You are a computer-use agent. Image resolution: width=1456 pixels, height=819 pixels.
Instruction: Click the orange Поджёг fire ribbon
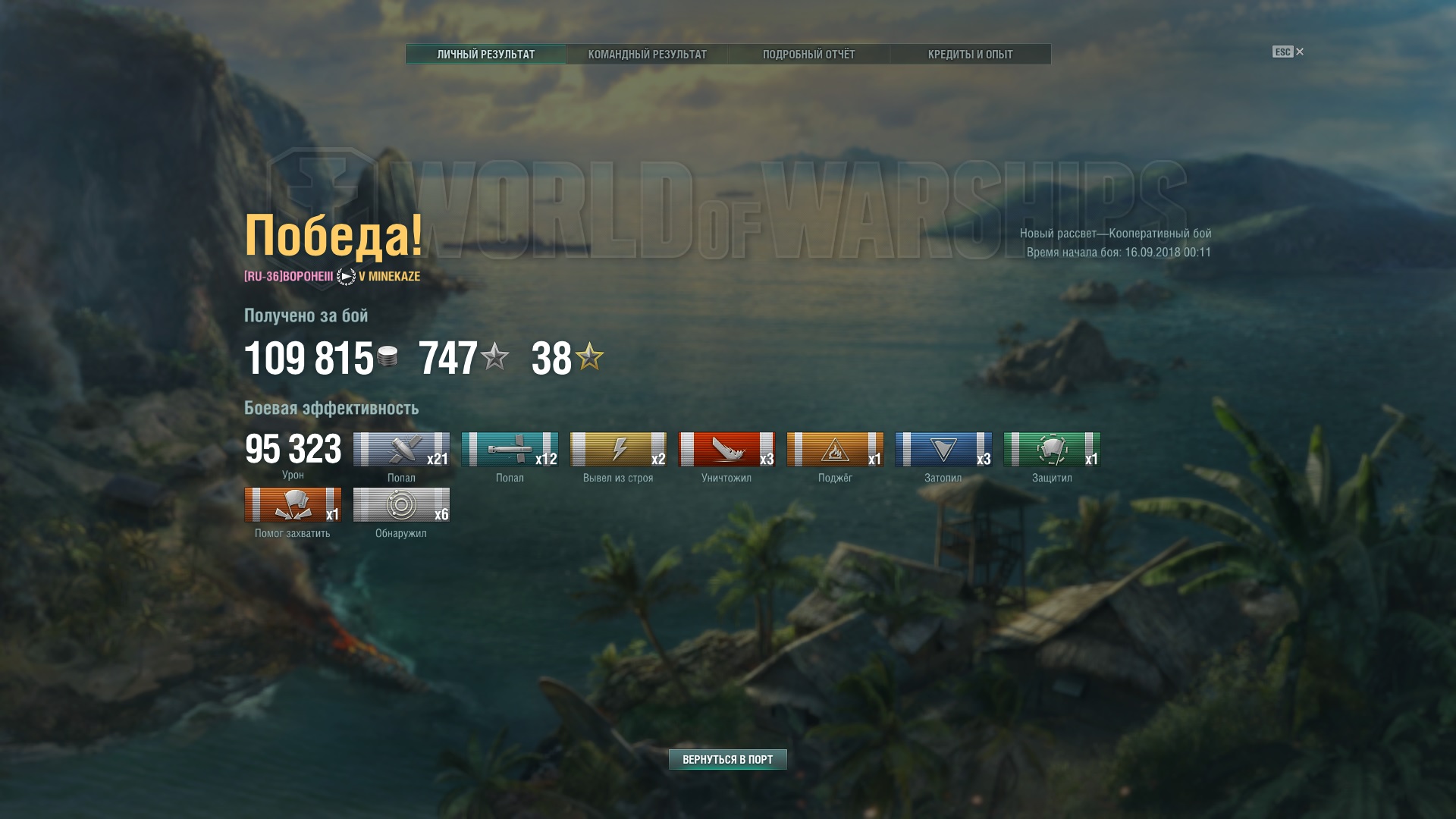835,450
